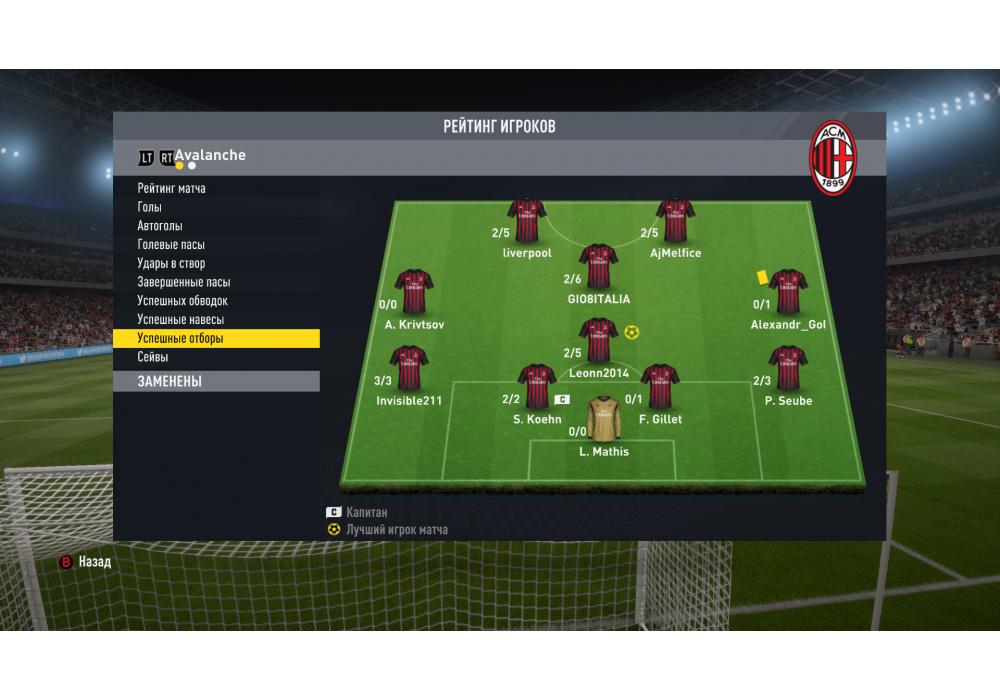Select GIO8ITALIA player jersey

pyautogui.click(x=598, y=266)
